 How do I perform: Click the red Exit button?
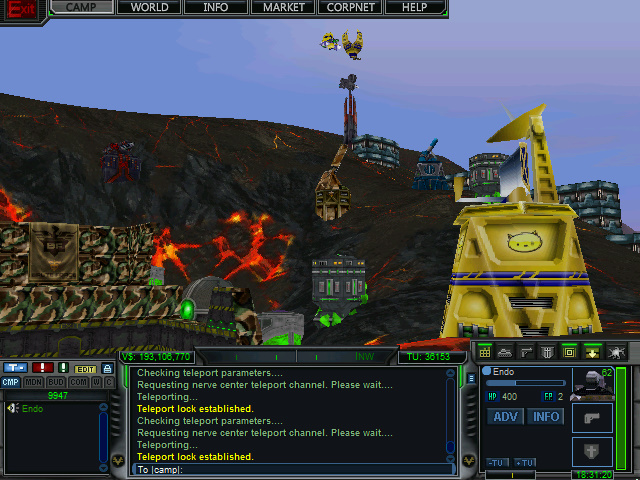[x=22, y=10]
